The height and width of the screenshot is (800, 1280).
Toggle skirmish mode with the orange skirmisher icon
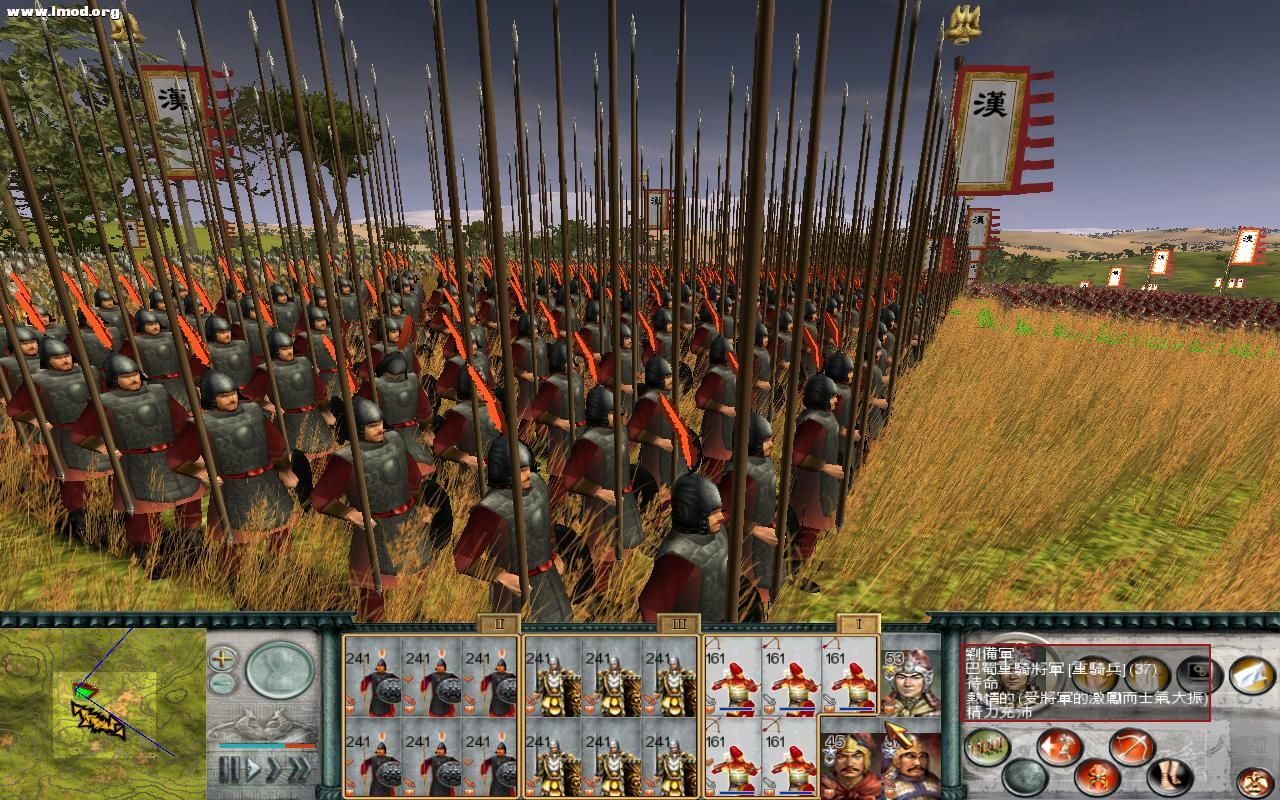point(1096,776)
